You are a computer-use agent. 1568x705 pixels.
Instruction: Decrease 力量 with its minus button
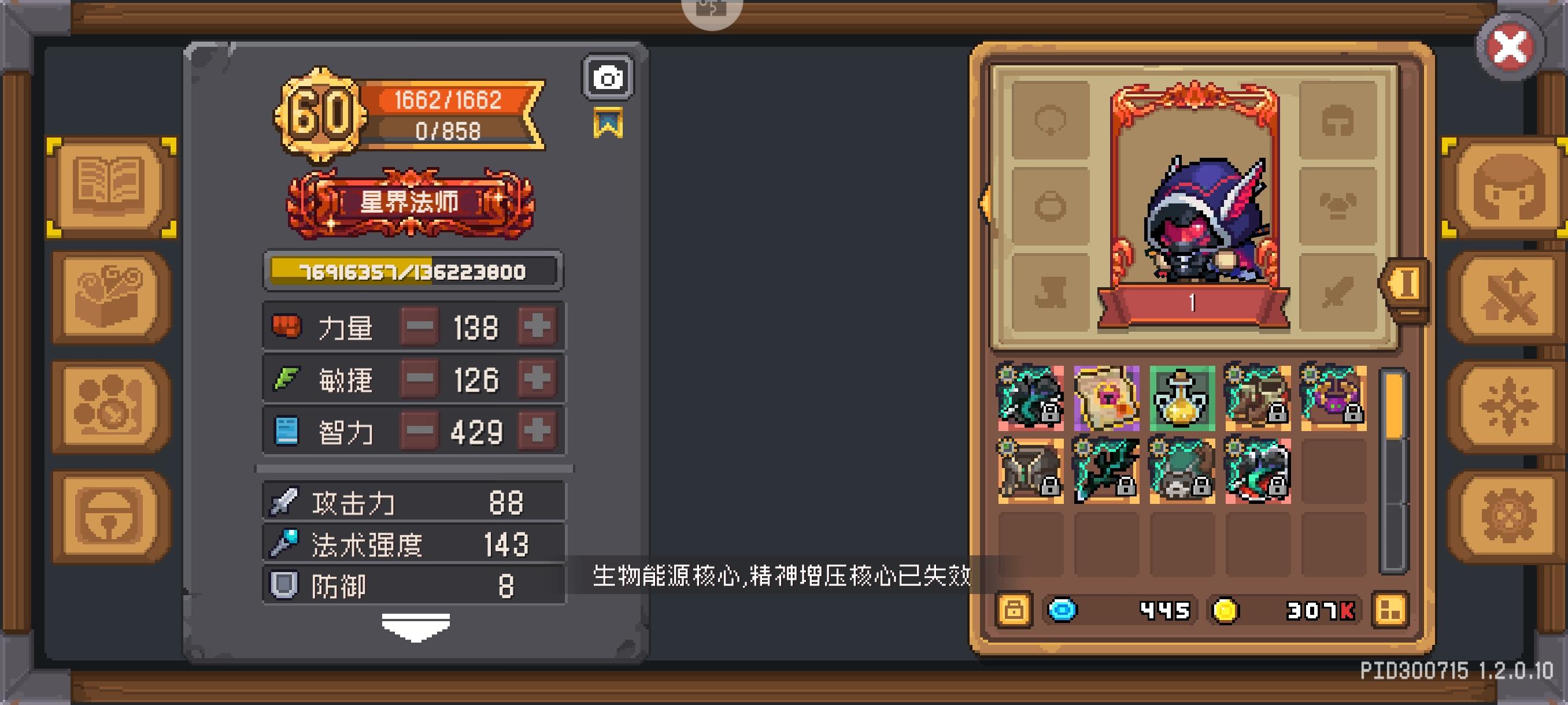pos(420,326)
